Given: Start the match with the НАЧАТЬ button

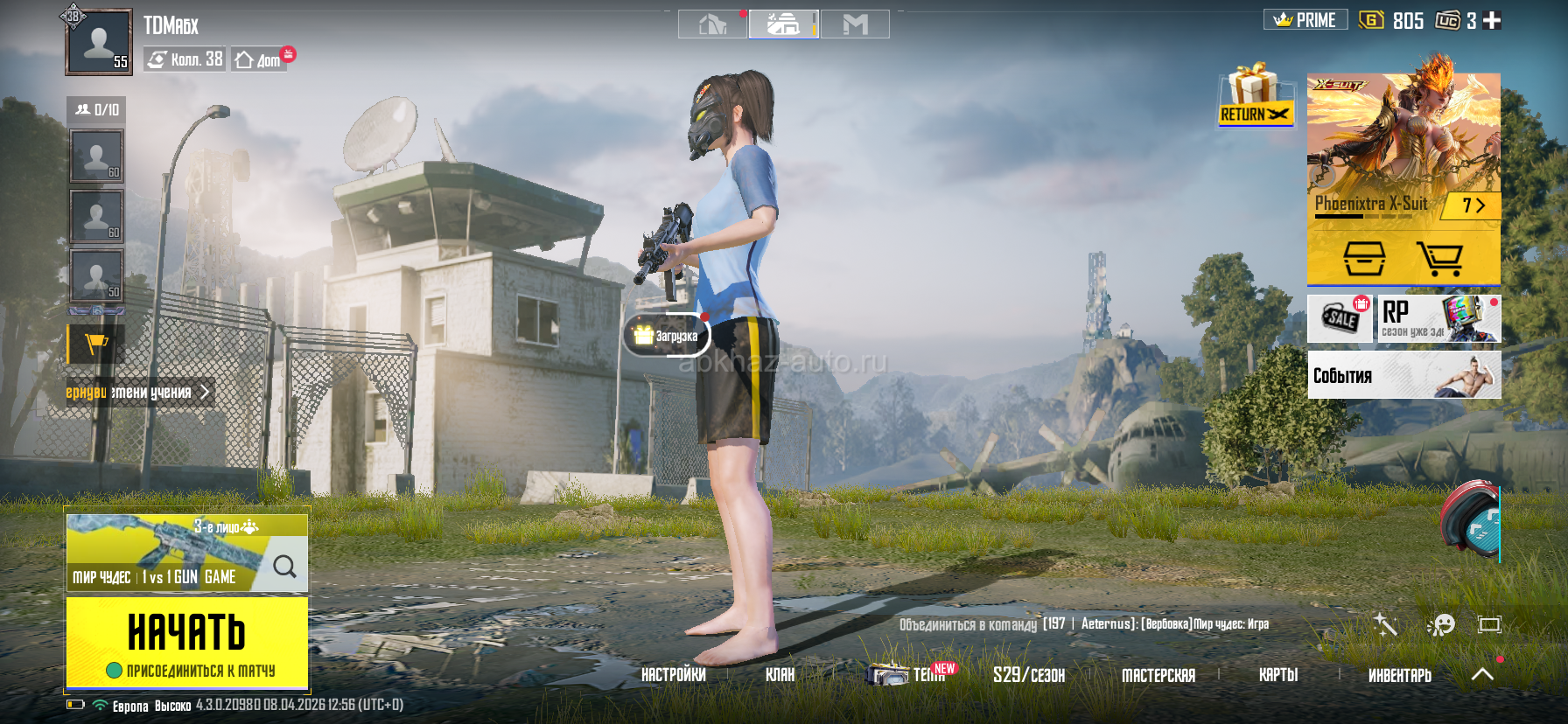Looking at the screenshot, I should coord(186,642).
